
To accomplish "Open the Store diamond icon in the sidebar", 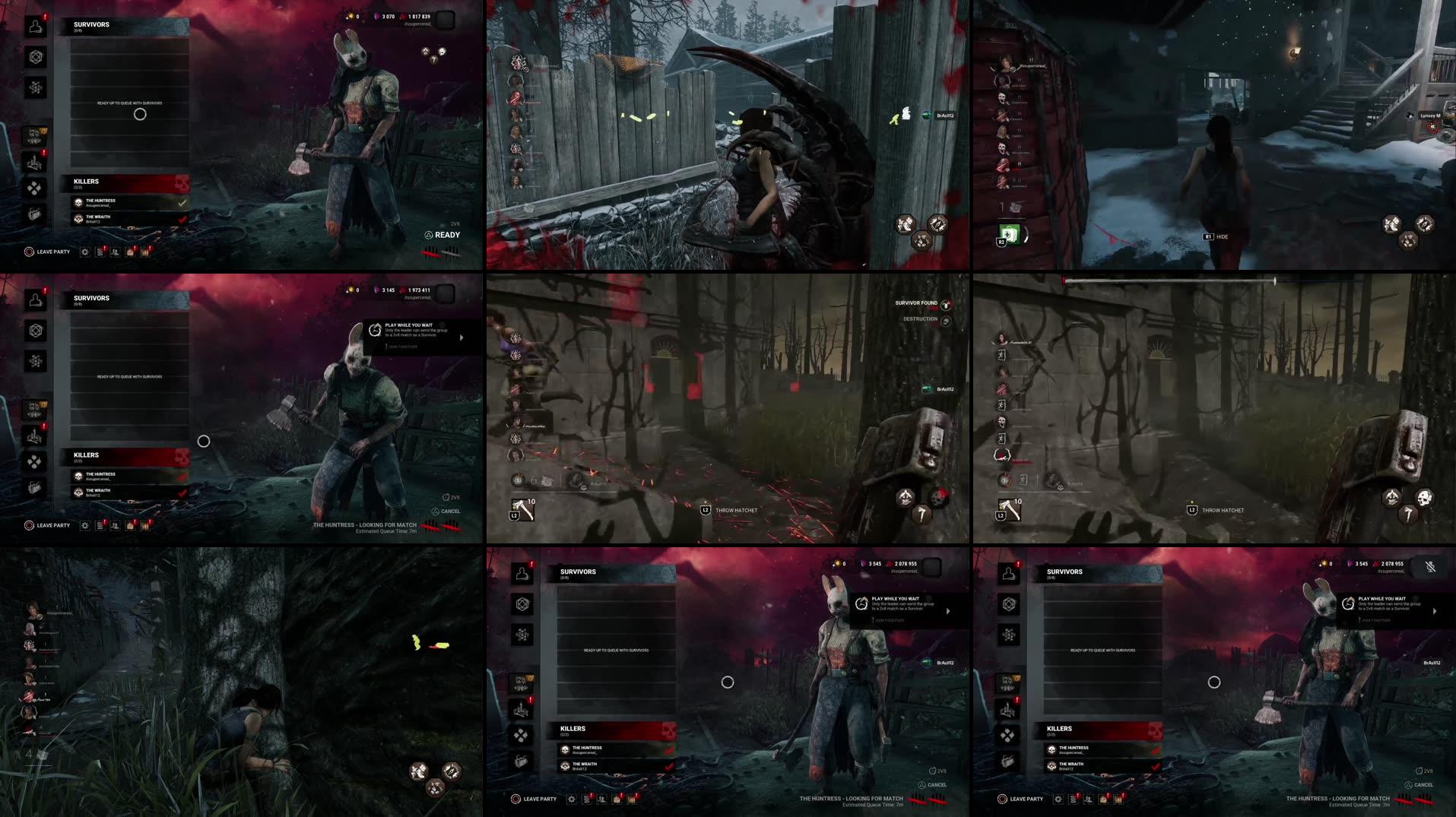I will click(x=35, y=188).
